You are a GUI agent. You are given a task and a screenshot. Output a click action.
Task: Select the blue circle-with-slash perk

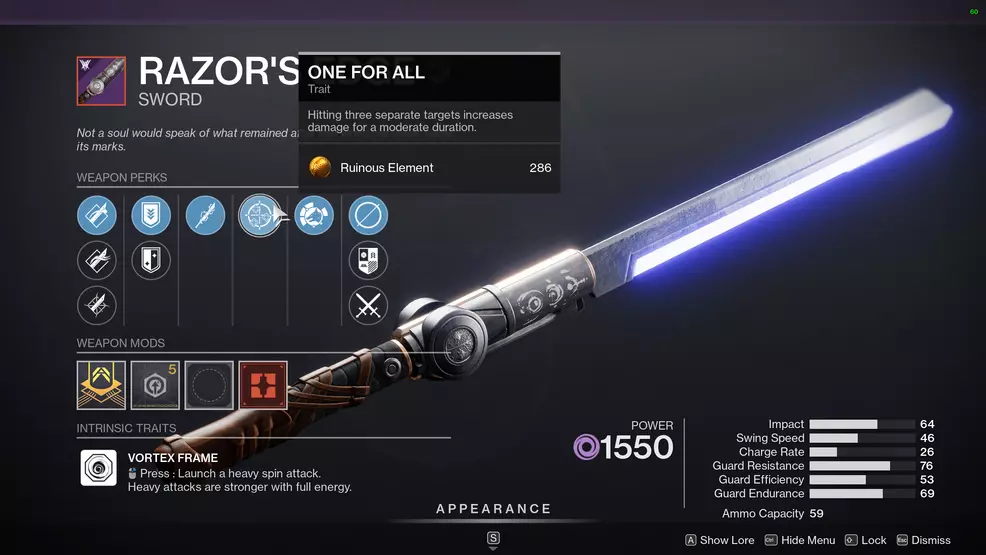pos(368,215)
